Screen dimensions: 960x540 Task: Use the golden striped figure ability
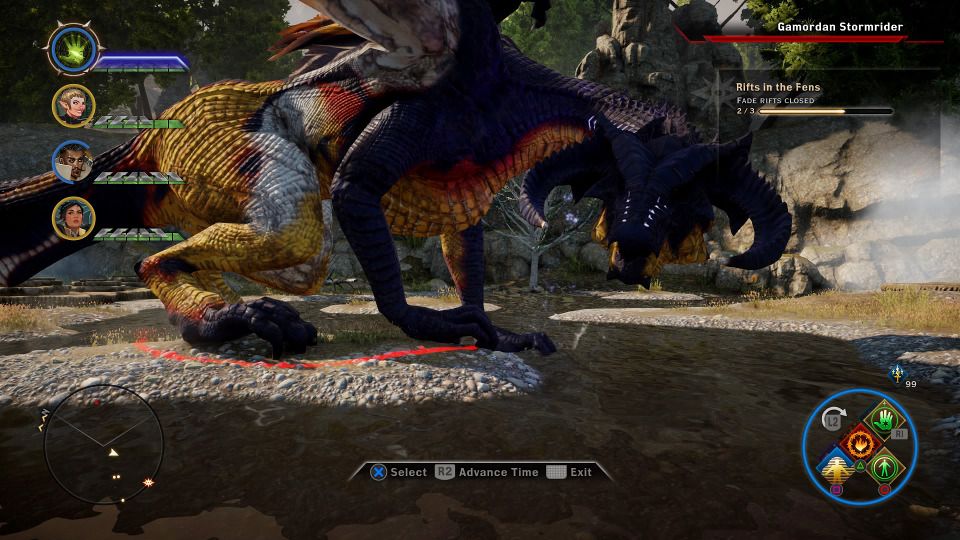[x=836, y=467]
